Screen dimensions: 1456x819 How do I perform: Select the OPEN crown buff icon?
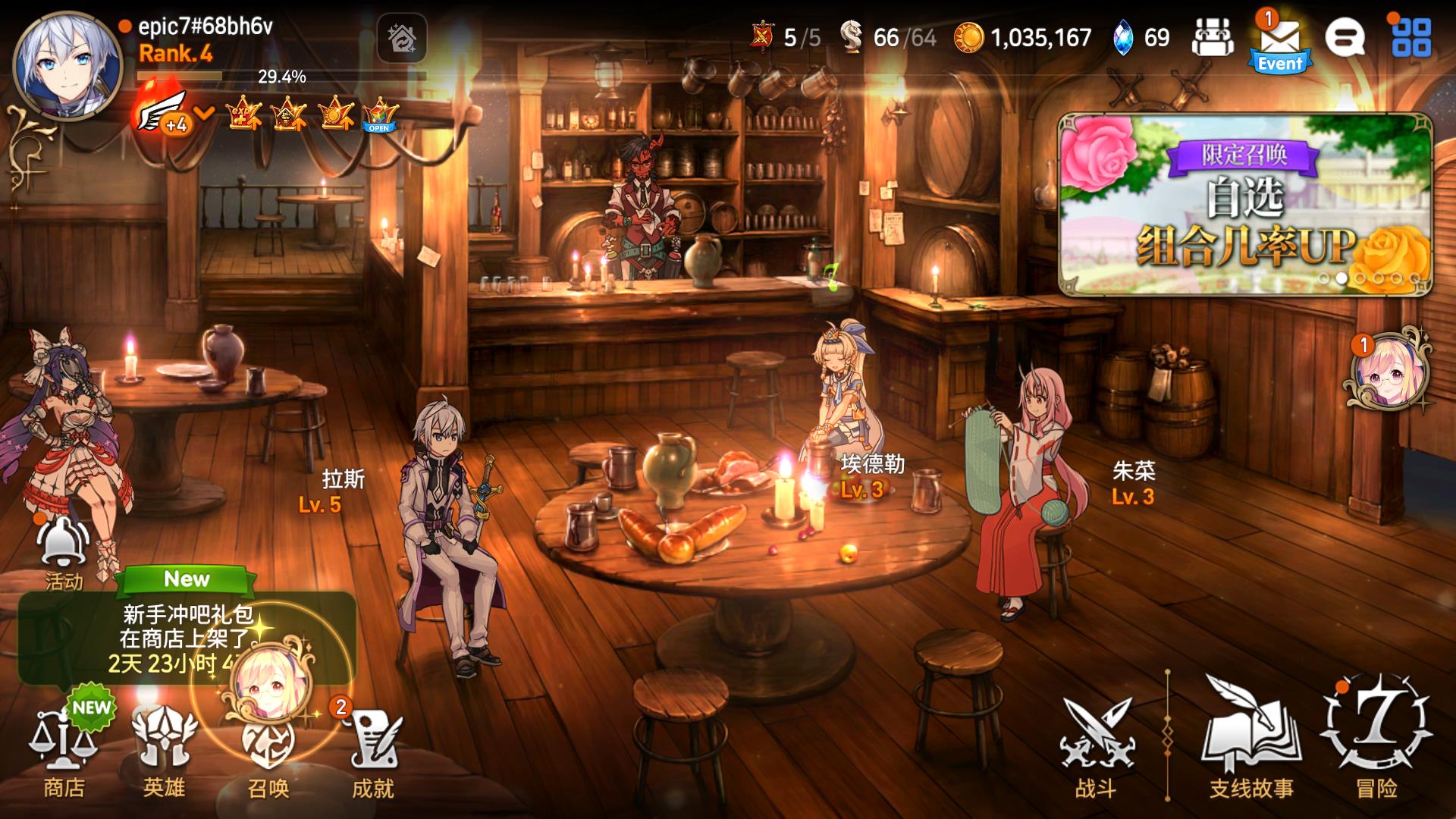[379, 115]
